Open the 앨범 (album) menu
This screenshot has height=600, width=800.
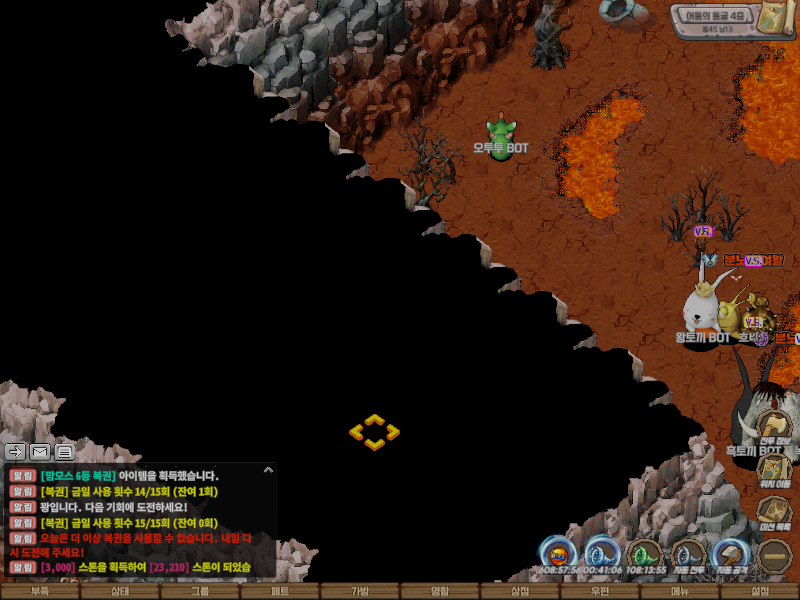point(440,591)
